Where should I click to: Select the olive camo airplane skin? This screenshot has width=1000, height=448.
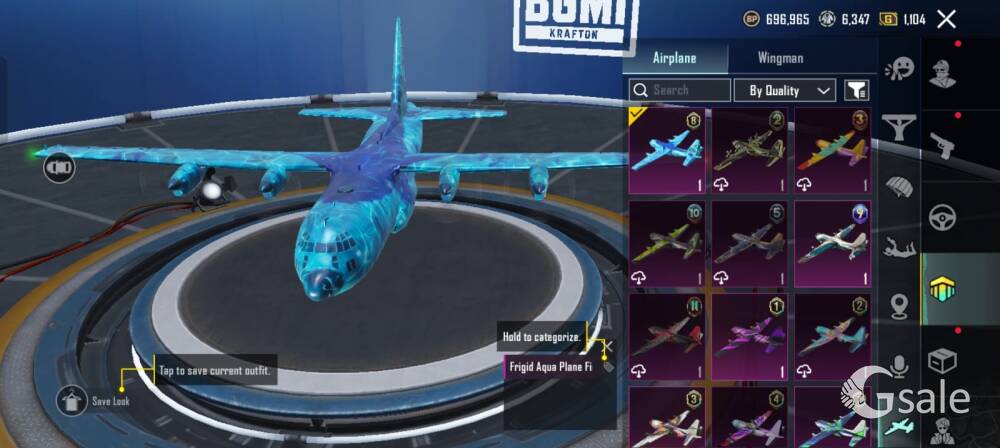click(749, 150)
